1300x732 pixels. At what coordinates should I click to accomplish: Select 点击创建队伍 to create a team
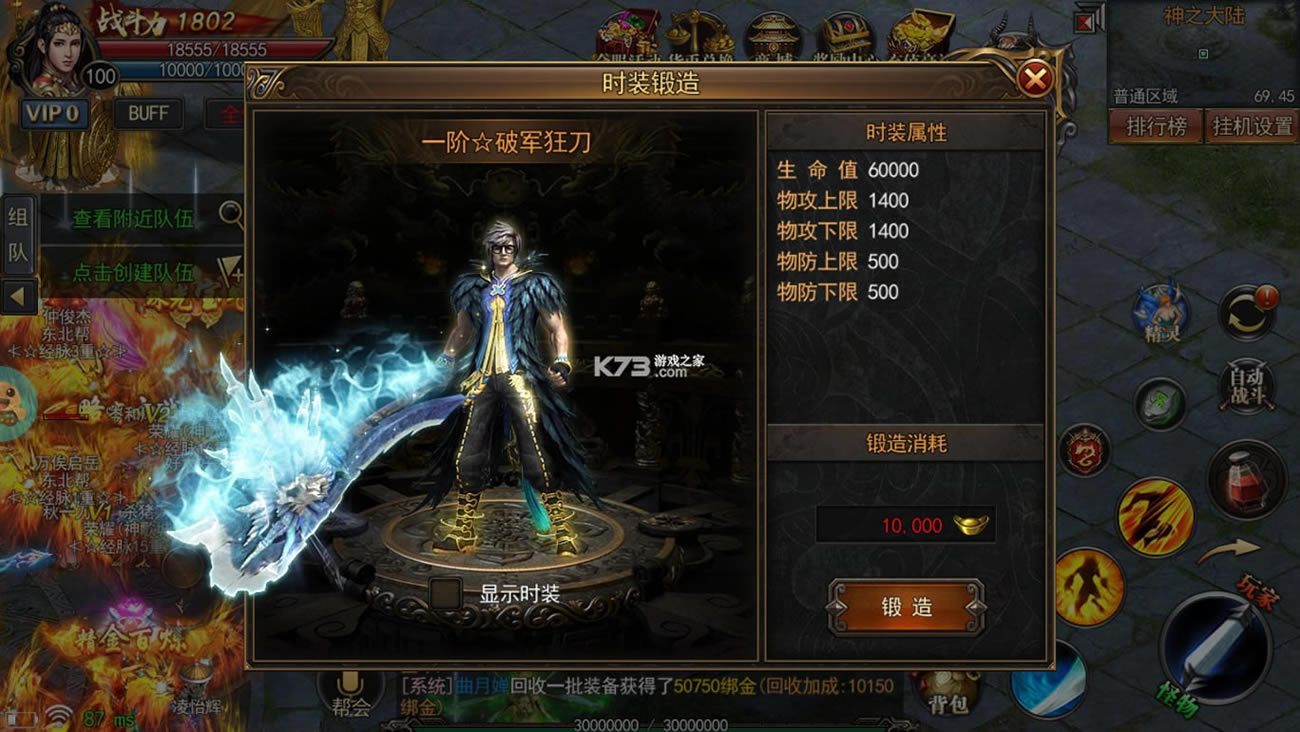coord(133,271)
